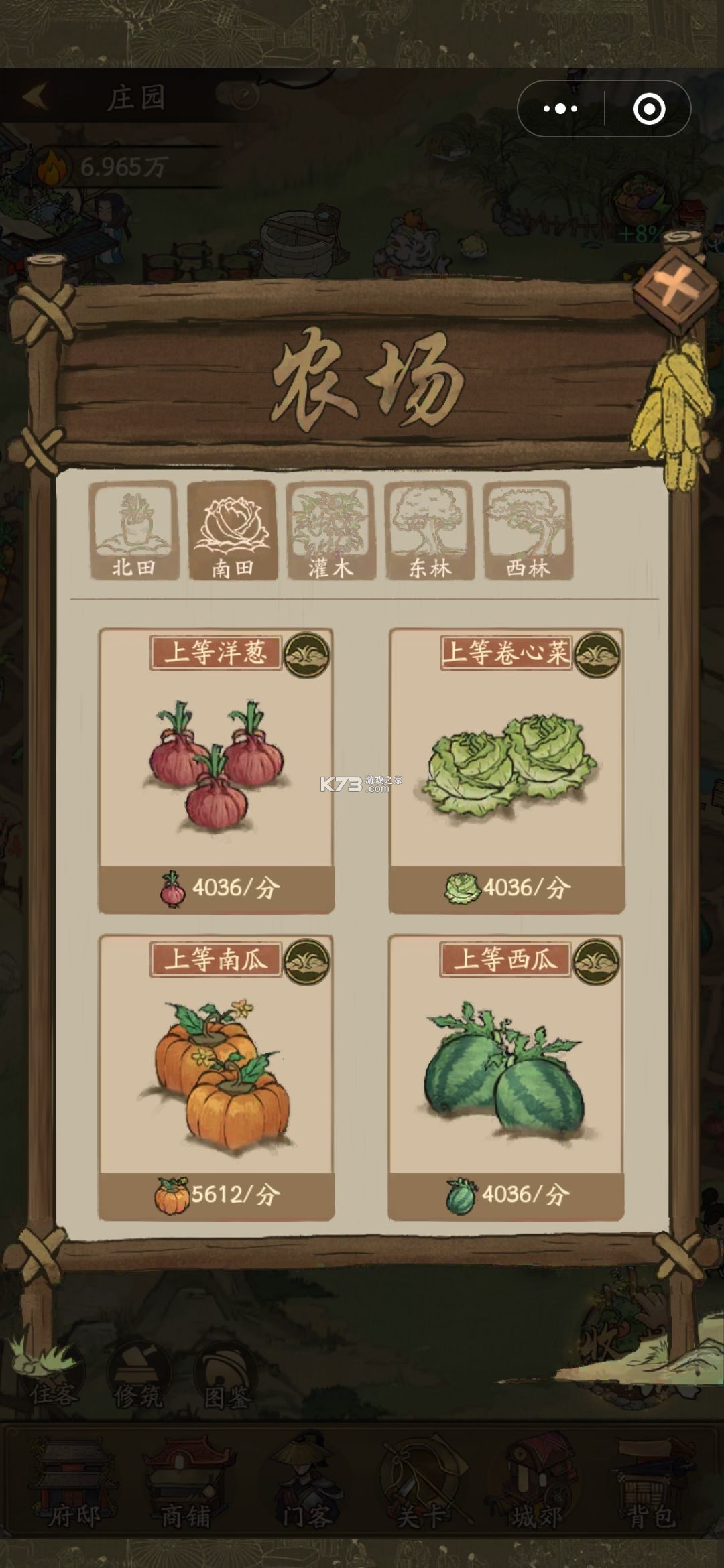Open the 上等西瓜 watermelon card
This screenshot has height=1568, width=724.
[505, 1077]
